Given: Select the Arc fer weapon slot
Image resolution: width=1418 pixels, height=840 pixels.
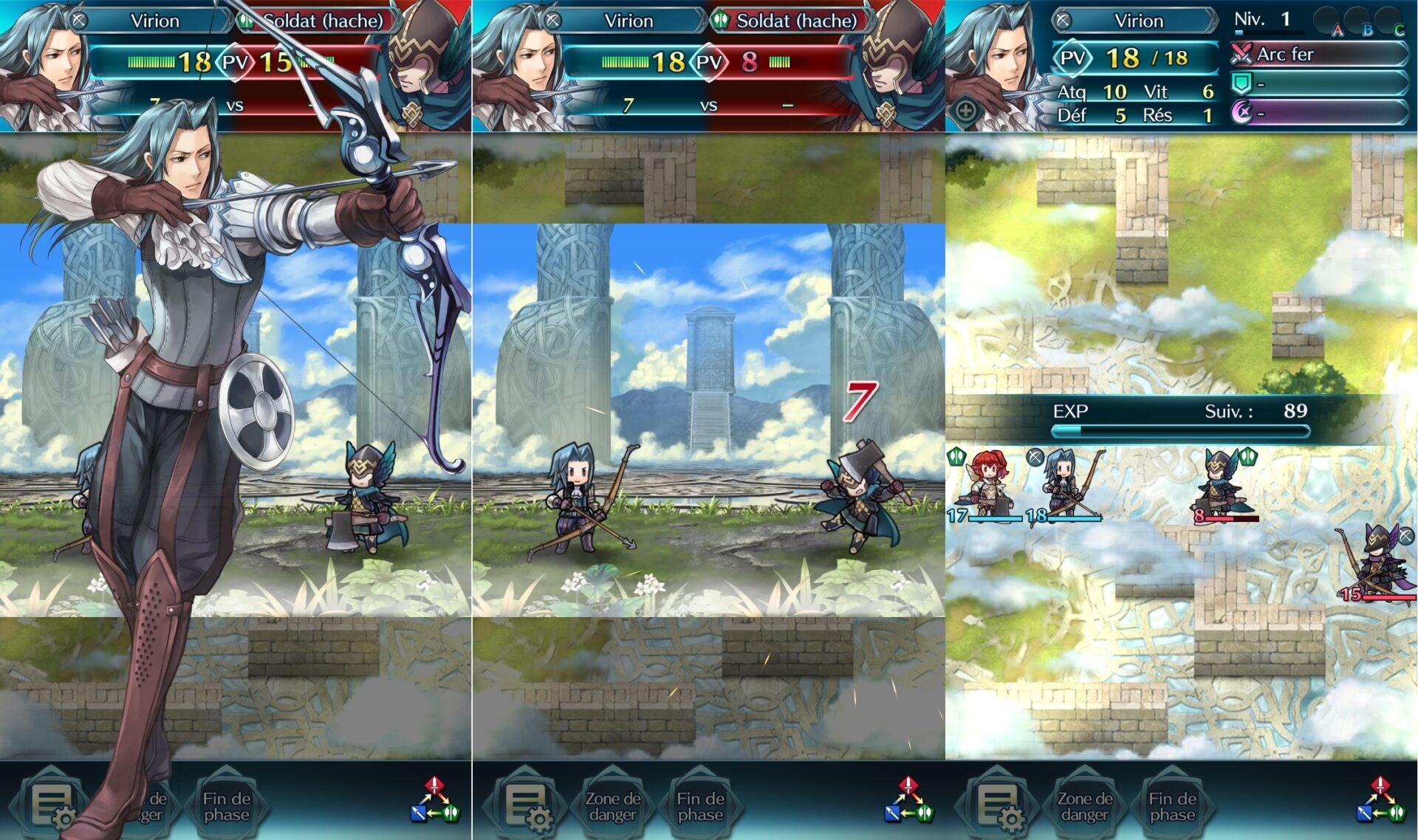Looking at the screenshot, I should pos(1319,54).
